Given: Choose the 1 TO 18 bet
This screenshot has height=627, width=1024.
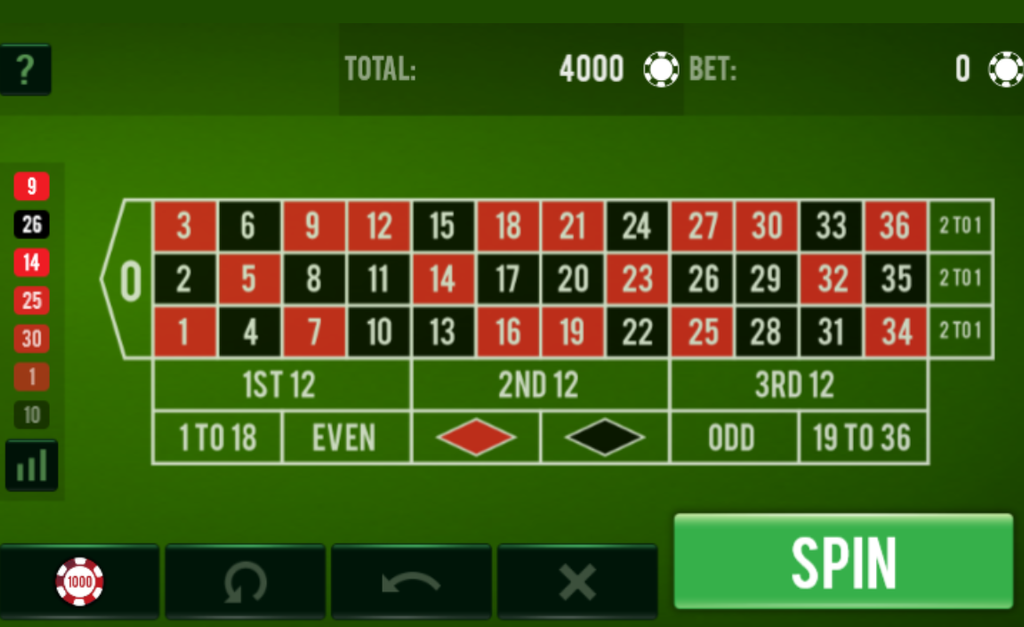Looking at the screenshot, I should [x=217, y=438].
